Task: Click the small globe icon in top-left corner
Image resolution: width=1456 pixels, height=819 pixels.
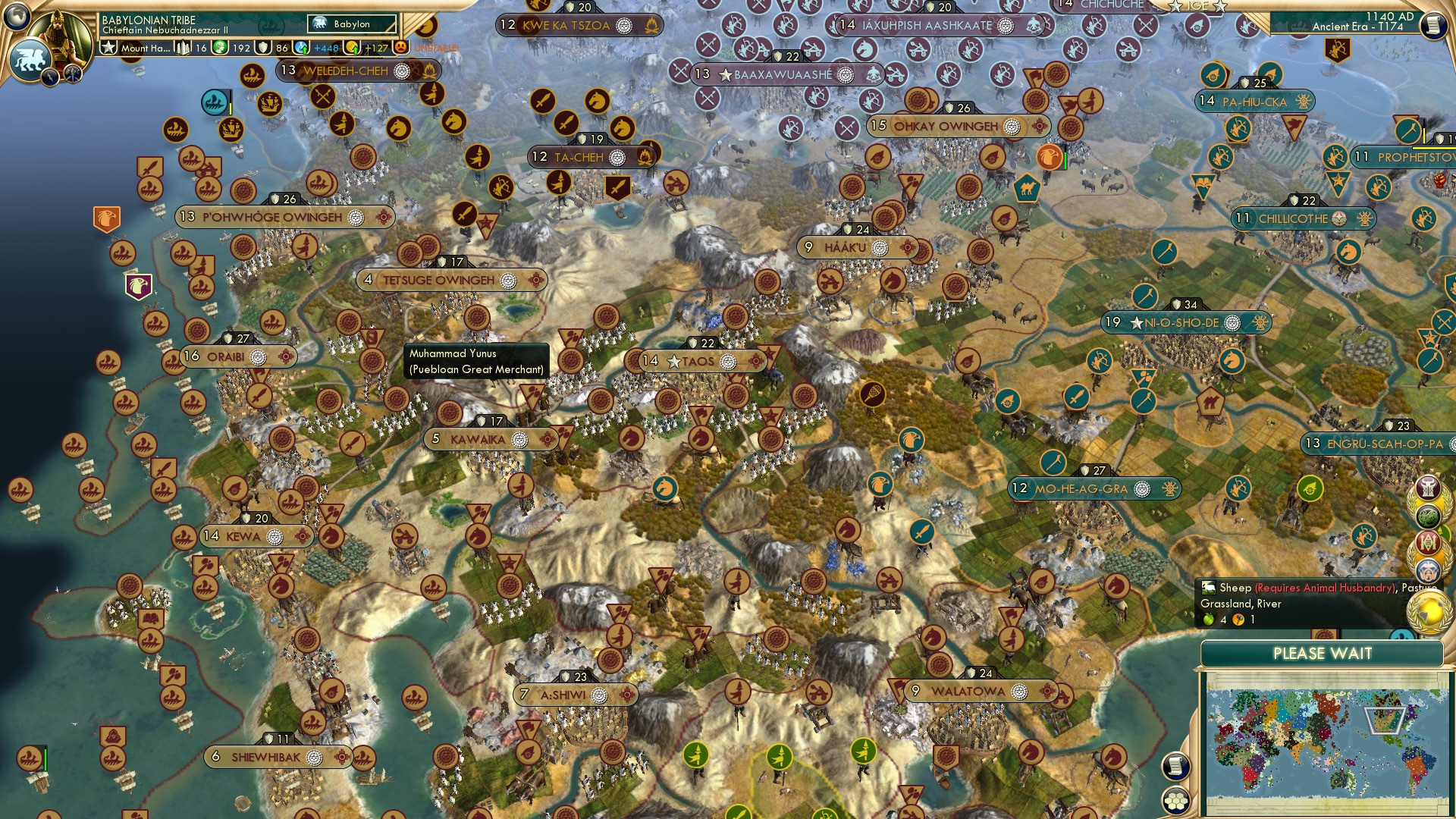Action: pos(16,17)
